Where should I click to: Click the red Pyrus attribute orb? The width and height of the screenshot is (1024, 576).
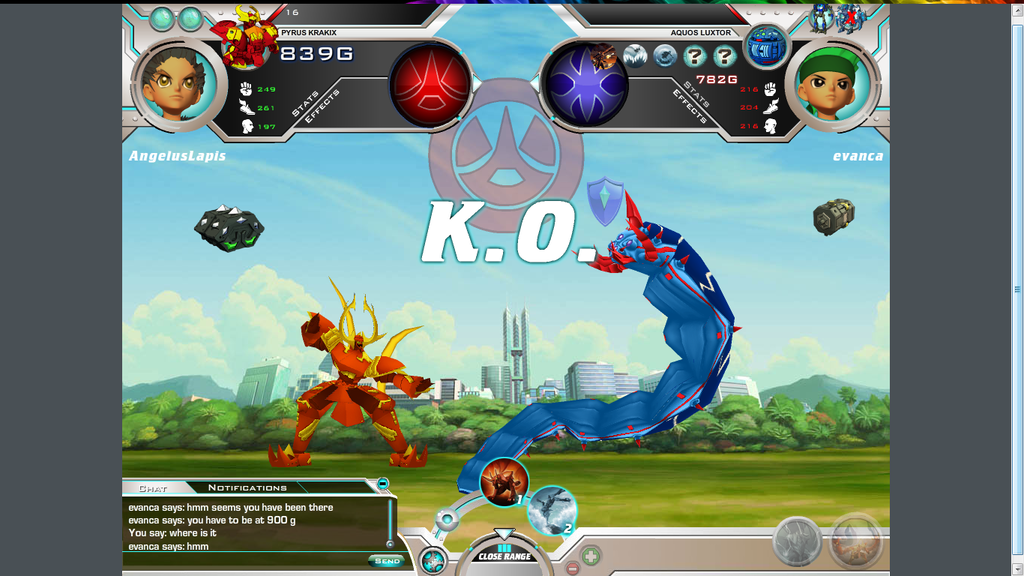pyautogui.click(x=430, y=85)
